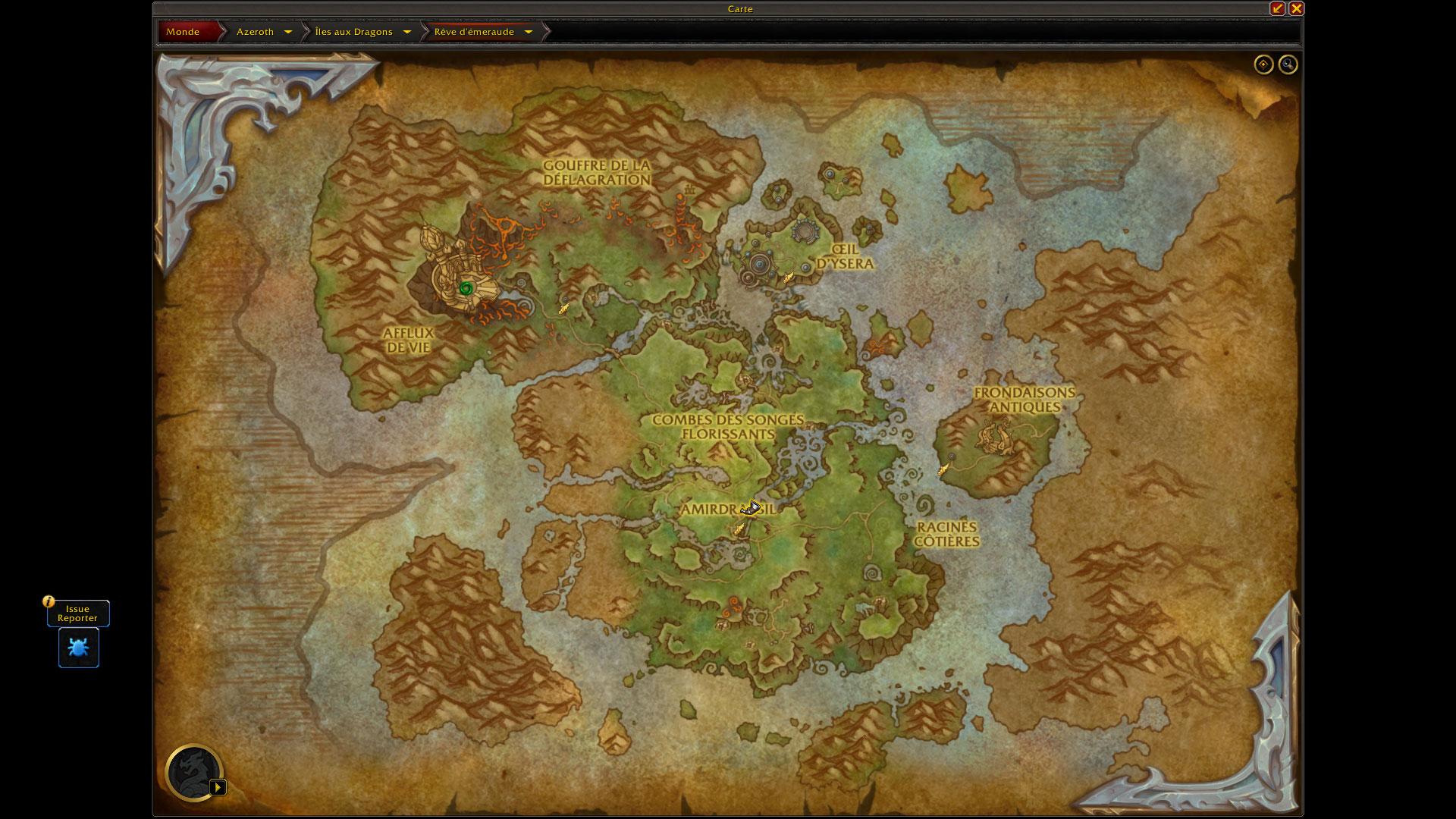This screenshot has width=1456, height=819.
Task: Pick the flight point below Frondaisons Antiques
Action: click(x=943, y=470)
